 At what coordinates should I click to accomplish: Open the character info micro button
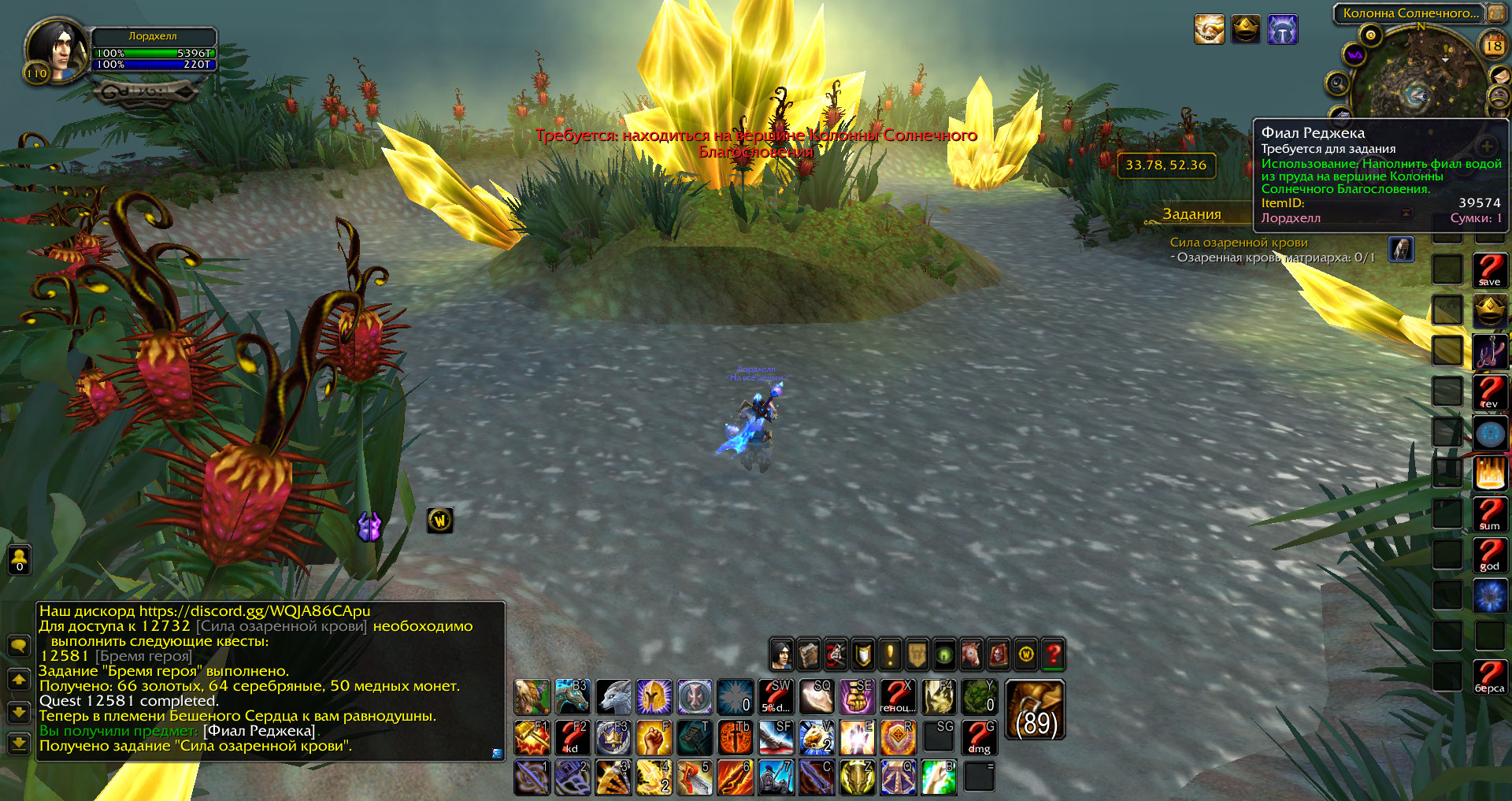click(781, 654)
